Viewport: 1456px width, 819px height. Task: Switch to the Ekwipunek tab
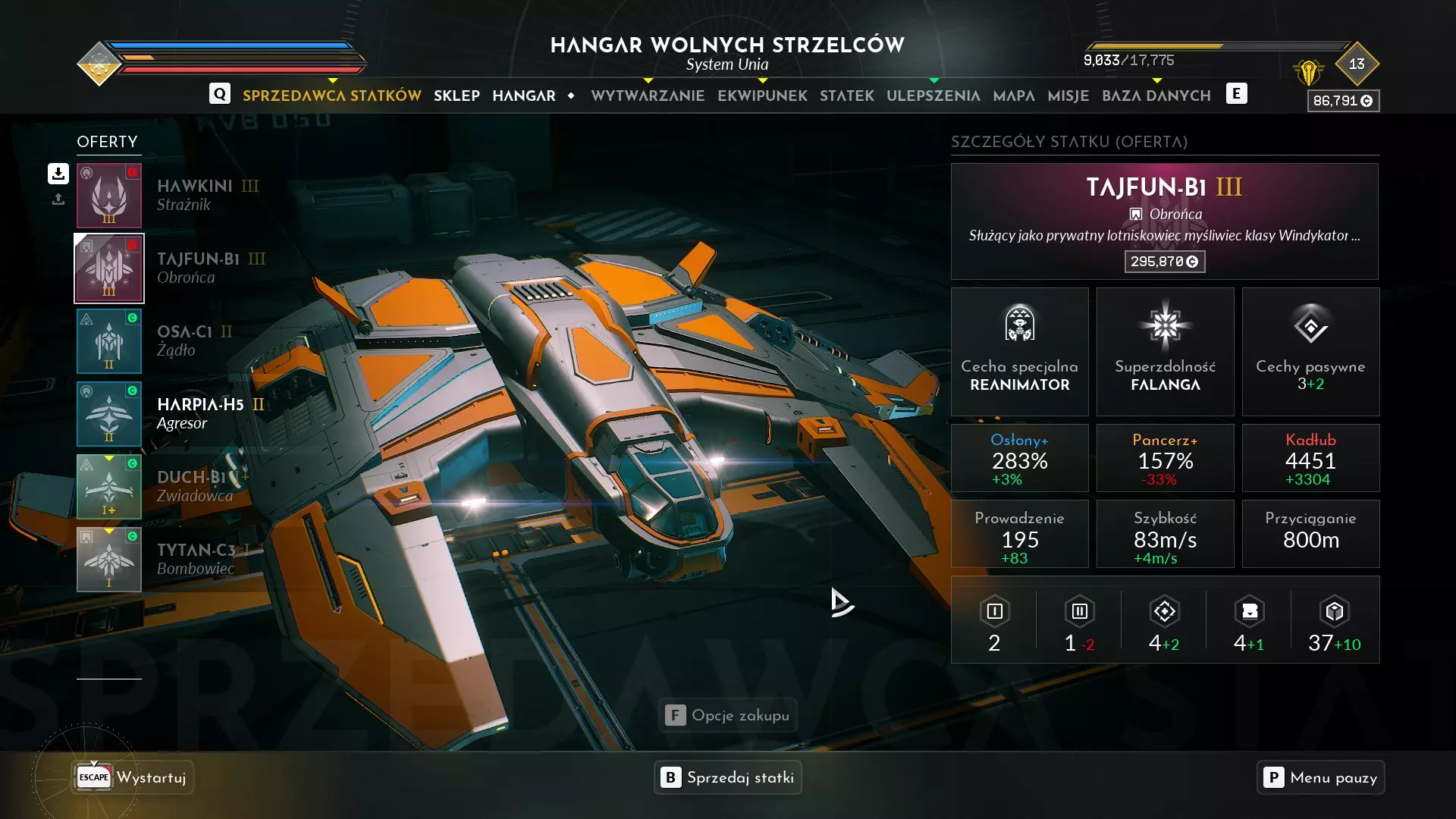click(x=762, y=96)
